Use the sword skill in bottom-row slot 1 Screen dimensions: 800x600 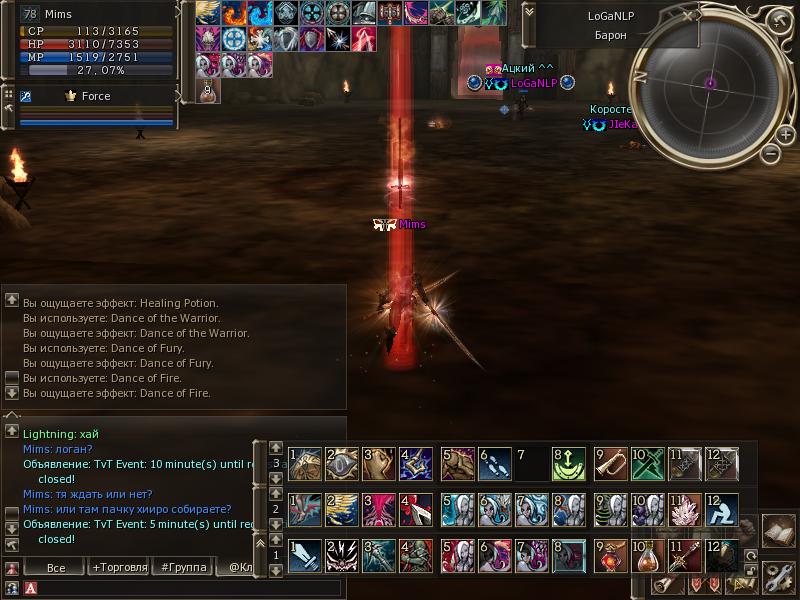[306, 555]
